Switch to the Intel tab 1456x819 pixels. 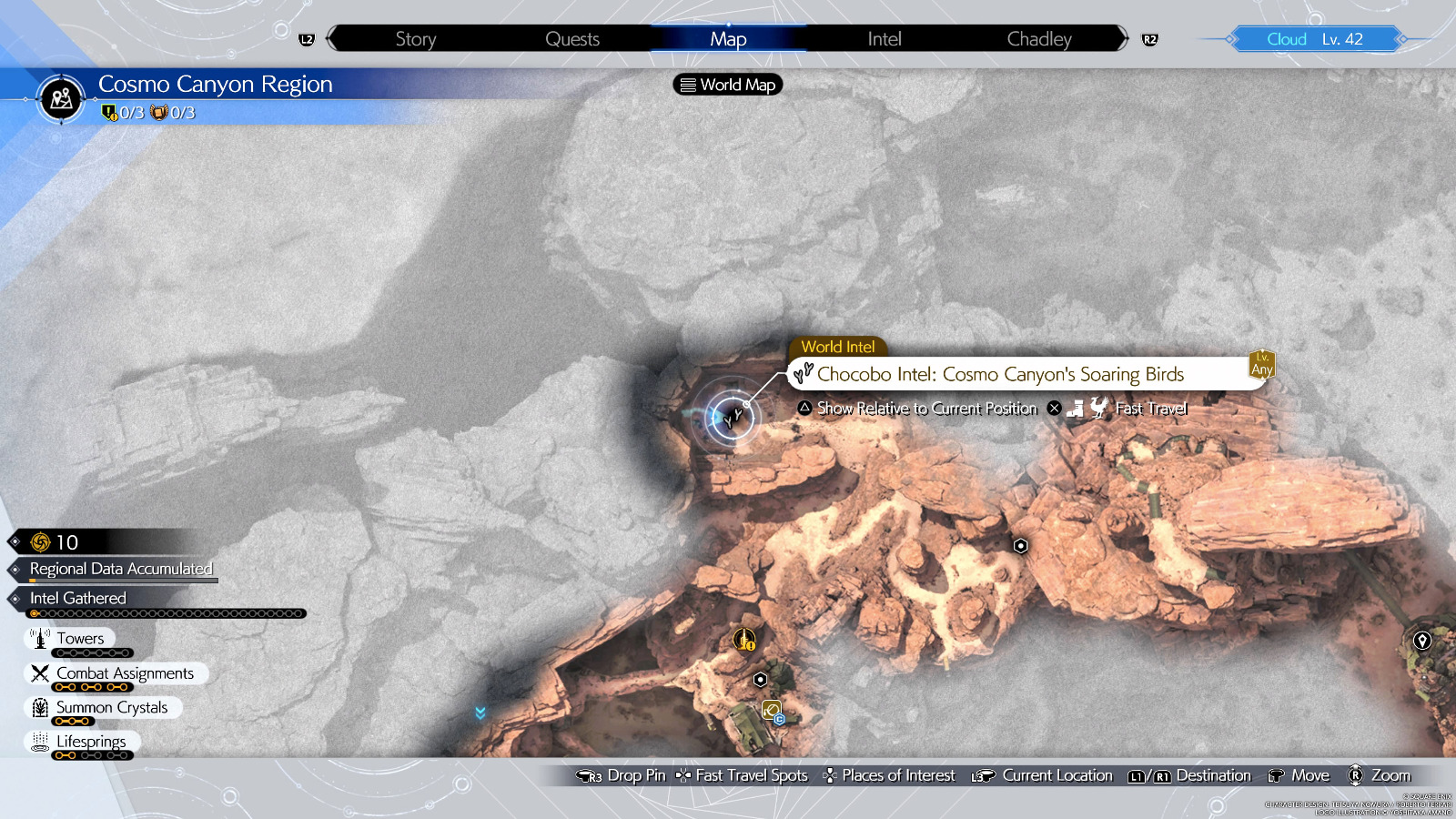883,38
